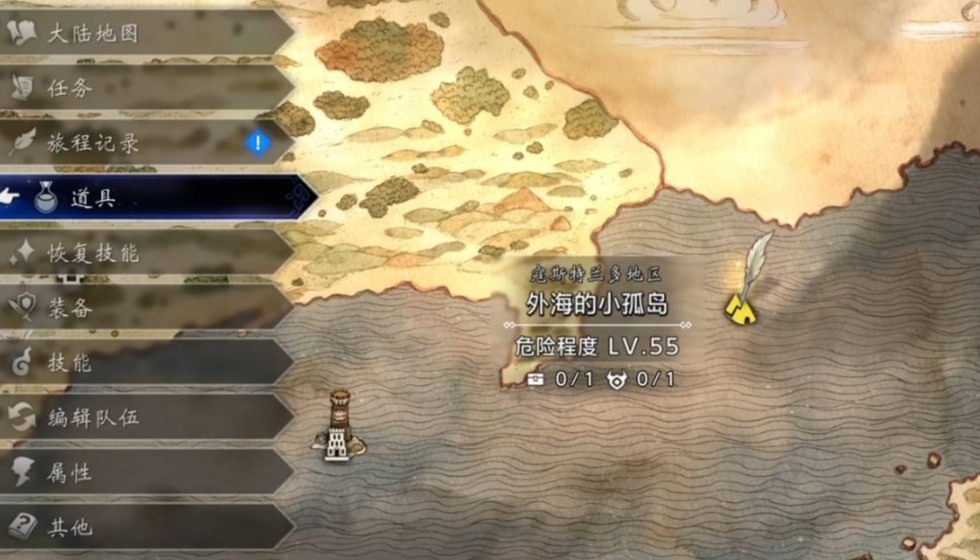Open 旅程记录 journey log

click(x=140, y=143)
